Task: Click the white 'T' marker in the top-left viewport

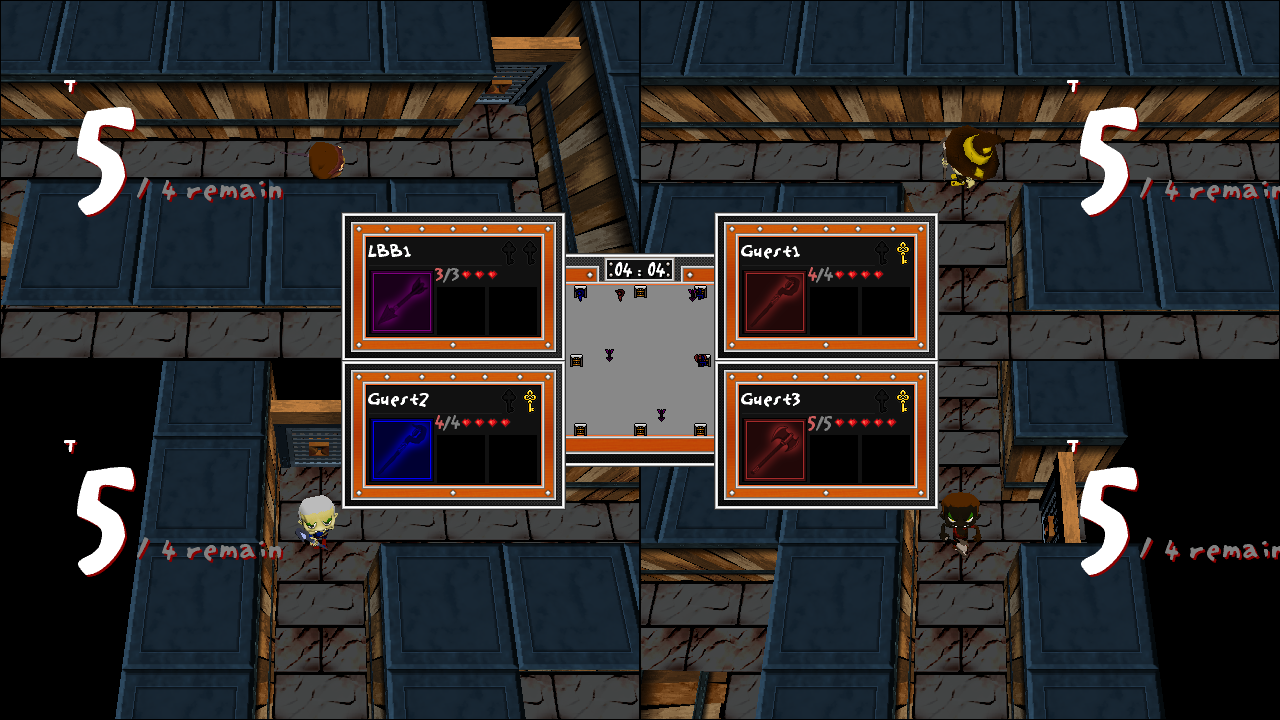Action: pos(70,85)
